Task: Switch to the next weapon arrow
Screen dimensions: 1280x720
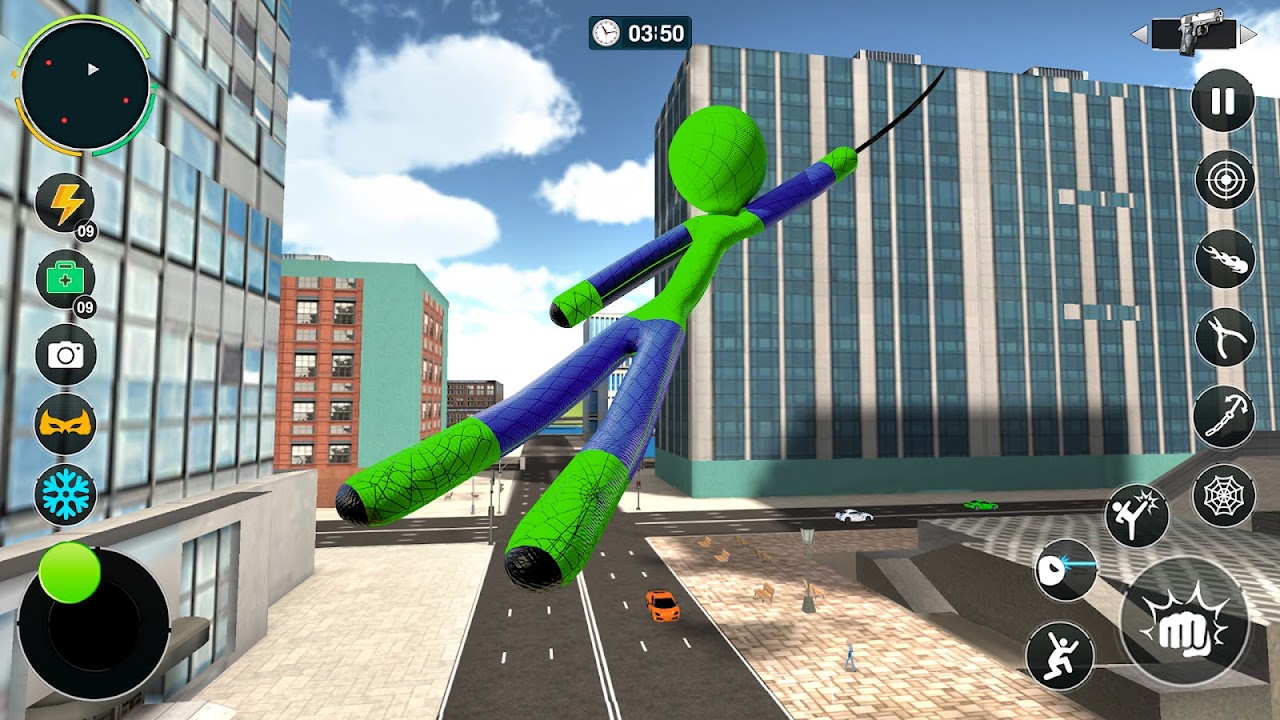Action: [x=1247, y=35]
